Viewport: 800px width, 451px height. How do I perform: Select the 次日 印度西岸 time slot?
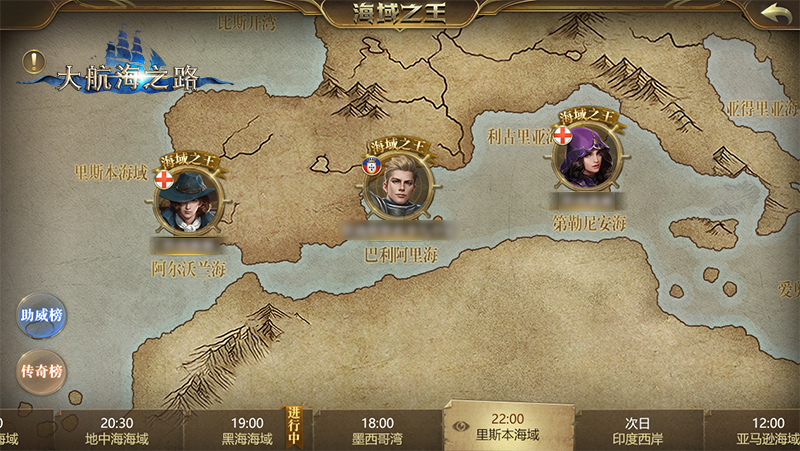coord(638,430)
